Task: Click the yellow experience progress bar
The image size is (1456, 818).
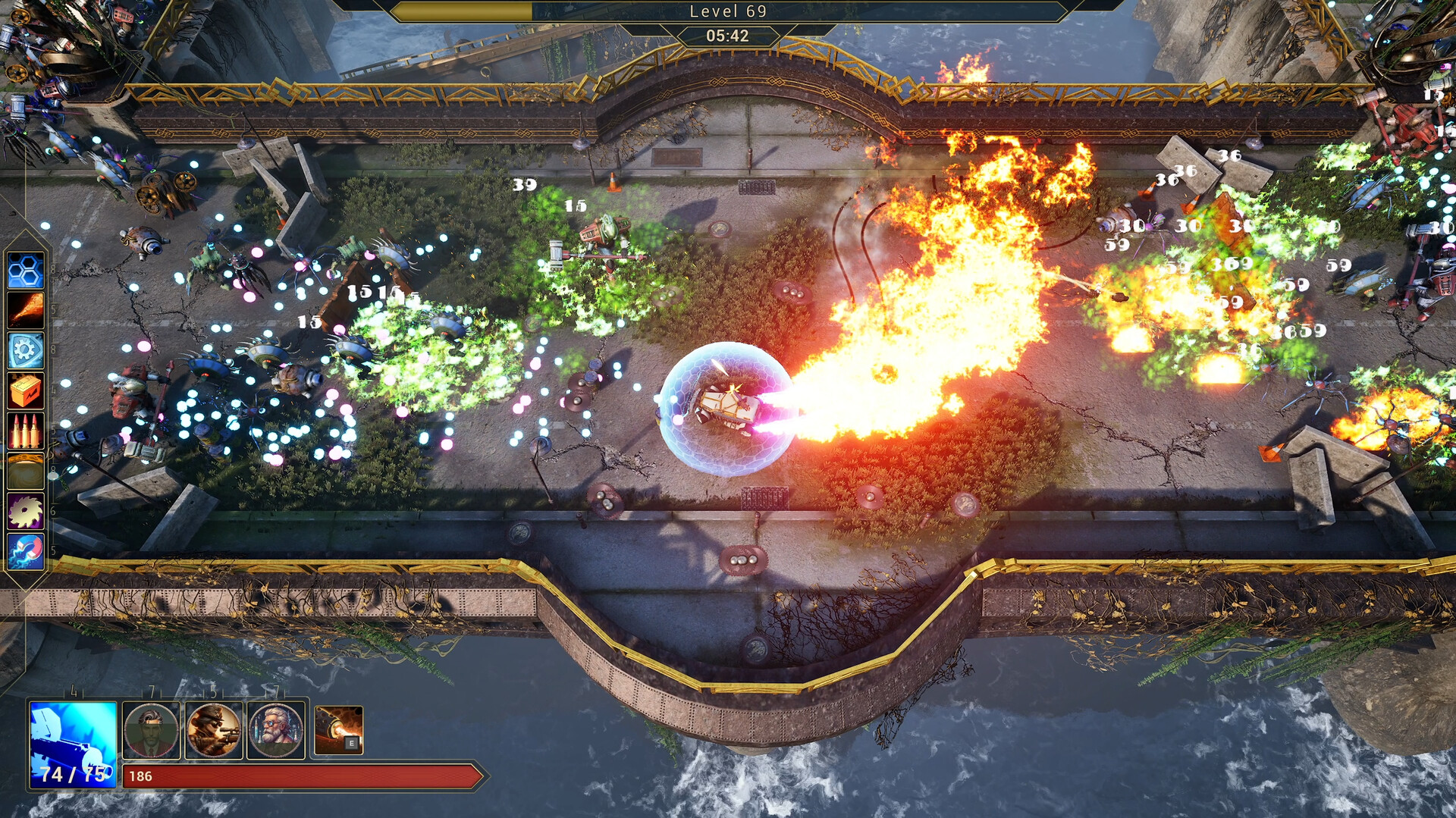Action: 463,11
